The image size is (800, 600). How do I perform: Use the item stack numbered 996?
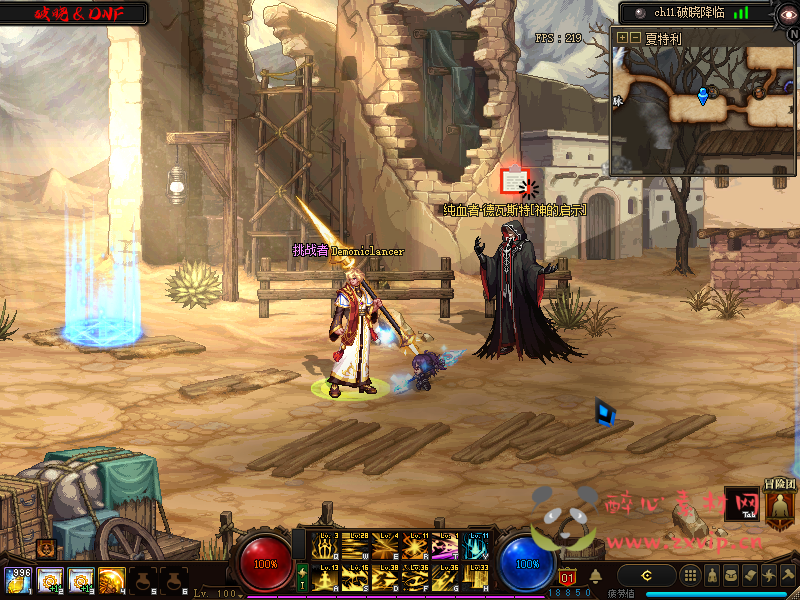[17, 579]
